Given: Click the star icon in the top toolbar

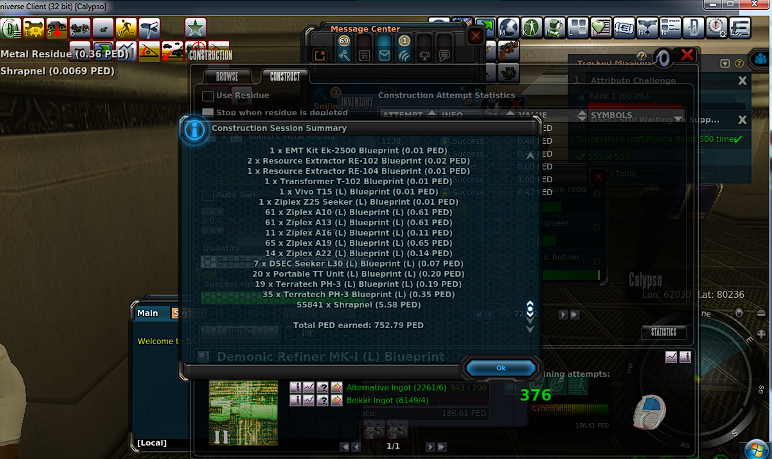Looking at the screenshot, I should click(x=195, y=27).
